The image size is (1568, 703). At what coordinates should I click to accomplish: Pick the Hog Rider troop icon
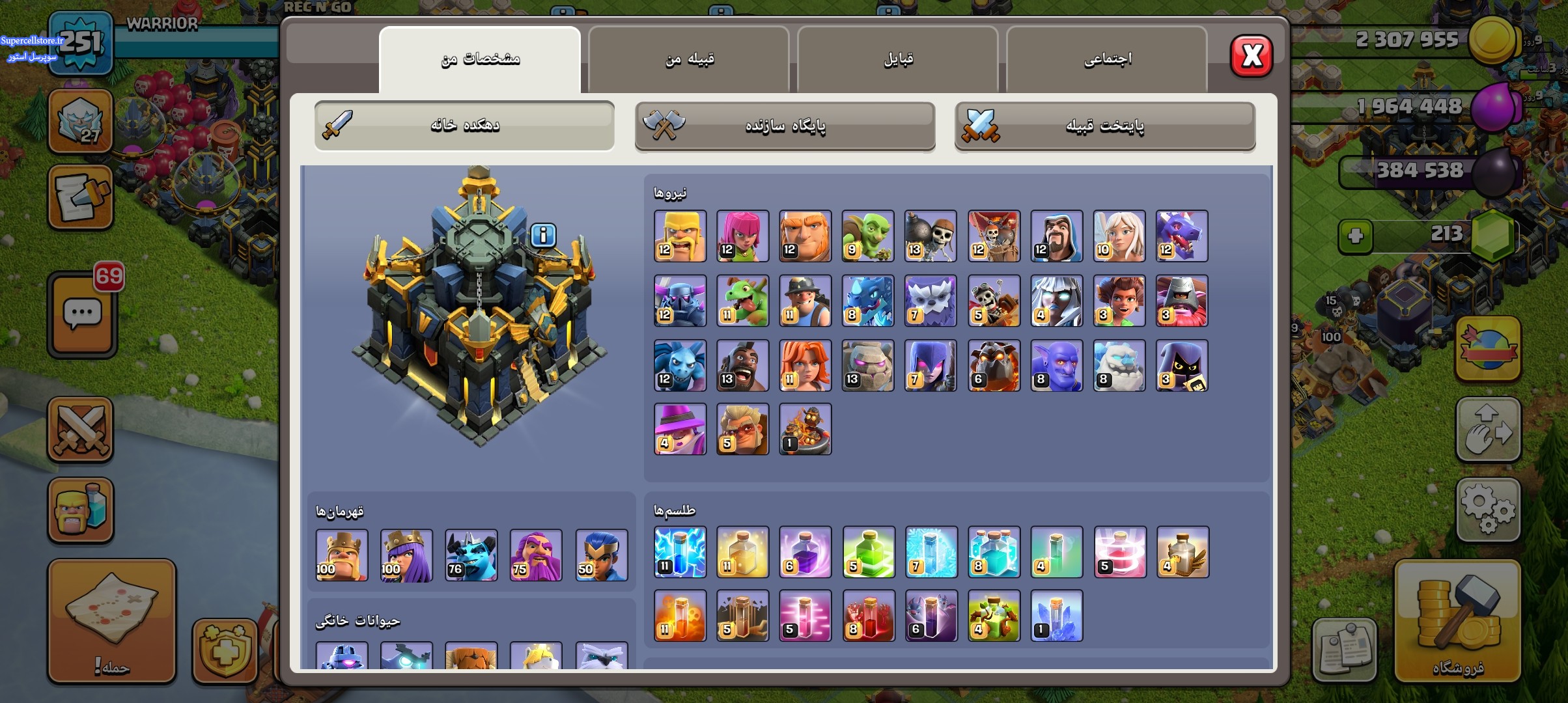742,365
